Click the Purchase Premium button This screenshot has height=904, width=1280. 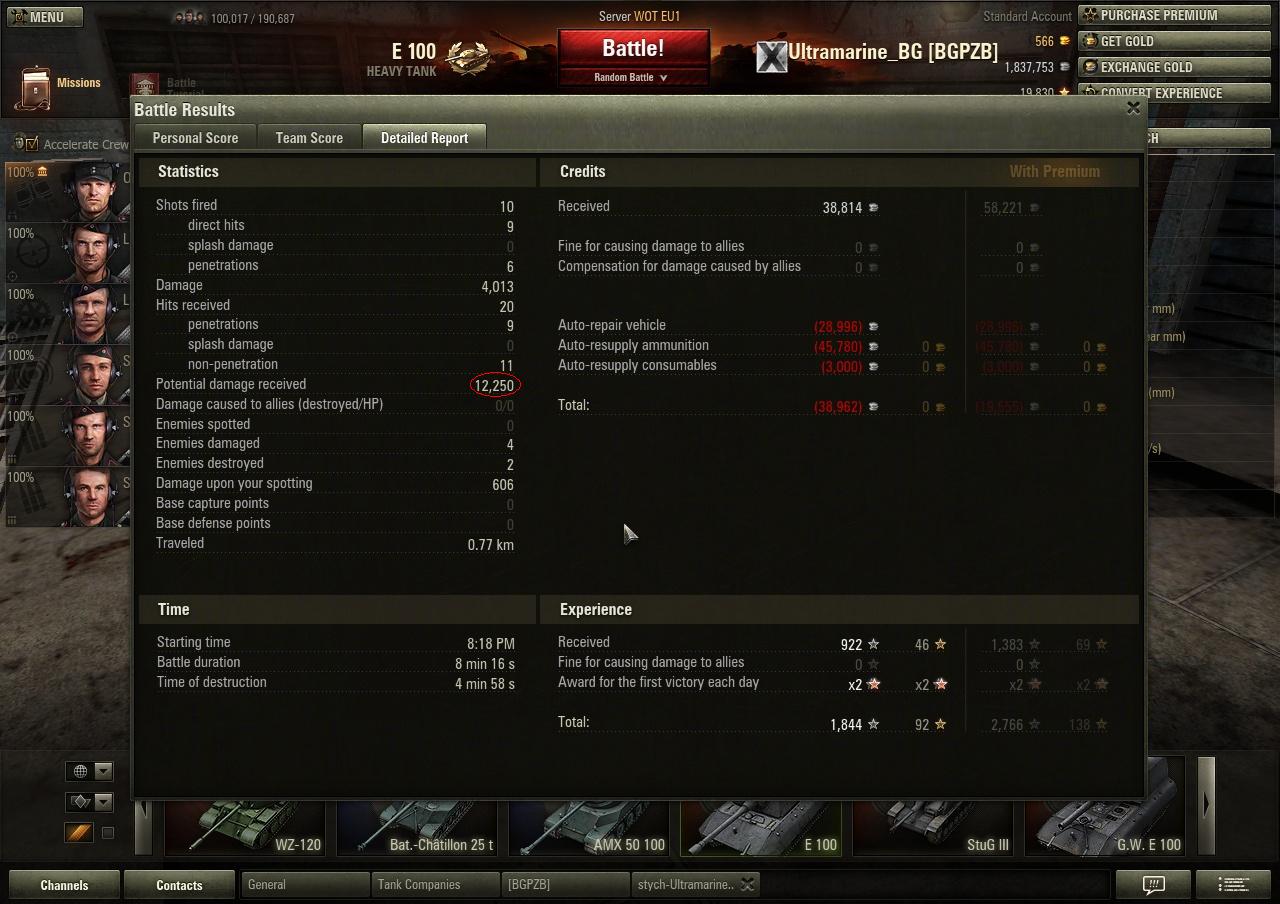pyautogui.click(x=1159, y=15)
